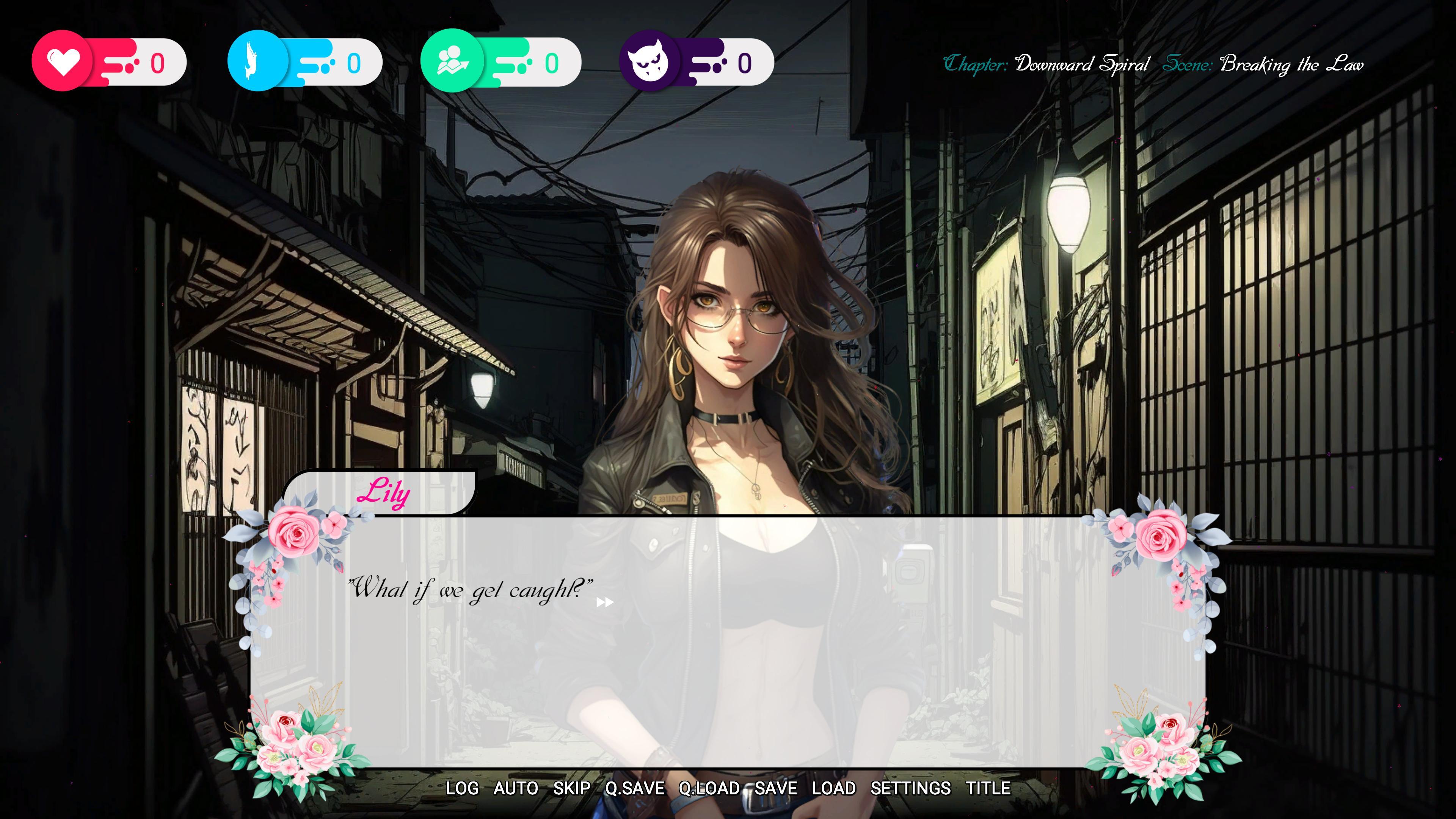Toggle AUTO text playback mode
Viewport: 1456px width, 819px height.
pos(516,789)
